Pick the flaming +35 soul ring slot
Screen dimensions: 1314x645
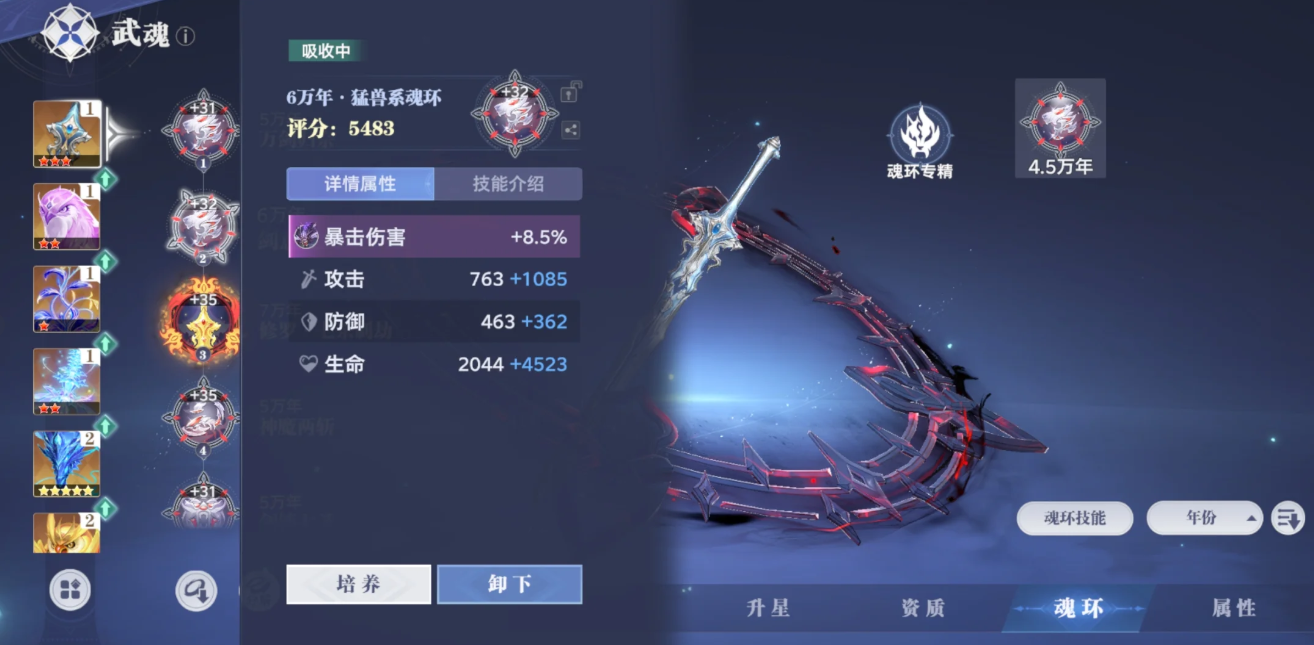click(203, 322)
